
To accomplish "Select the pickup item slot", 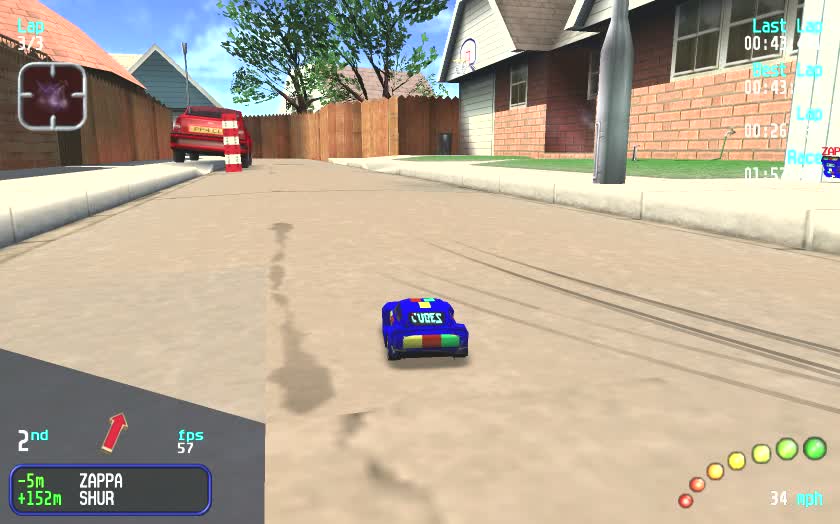I will [x=52, y=97].
